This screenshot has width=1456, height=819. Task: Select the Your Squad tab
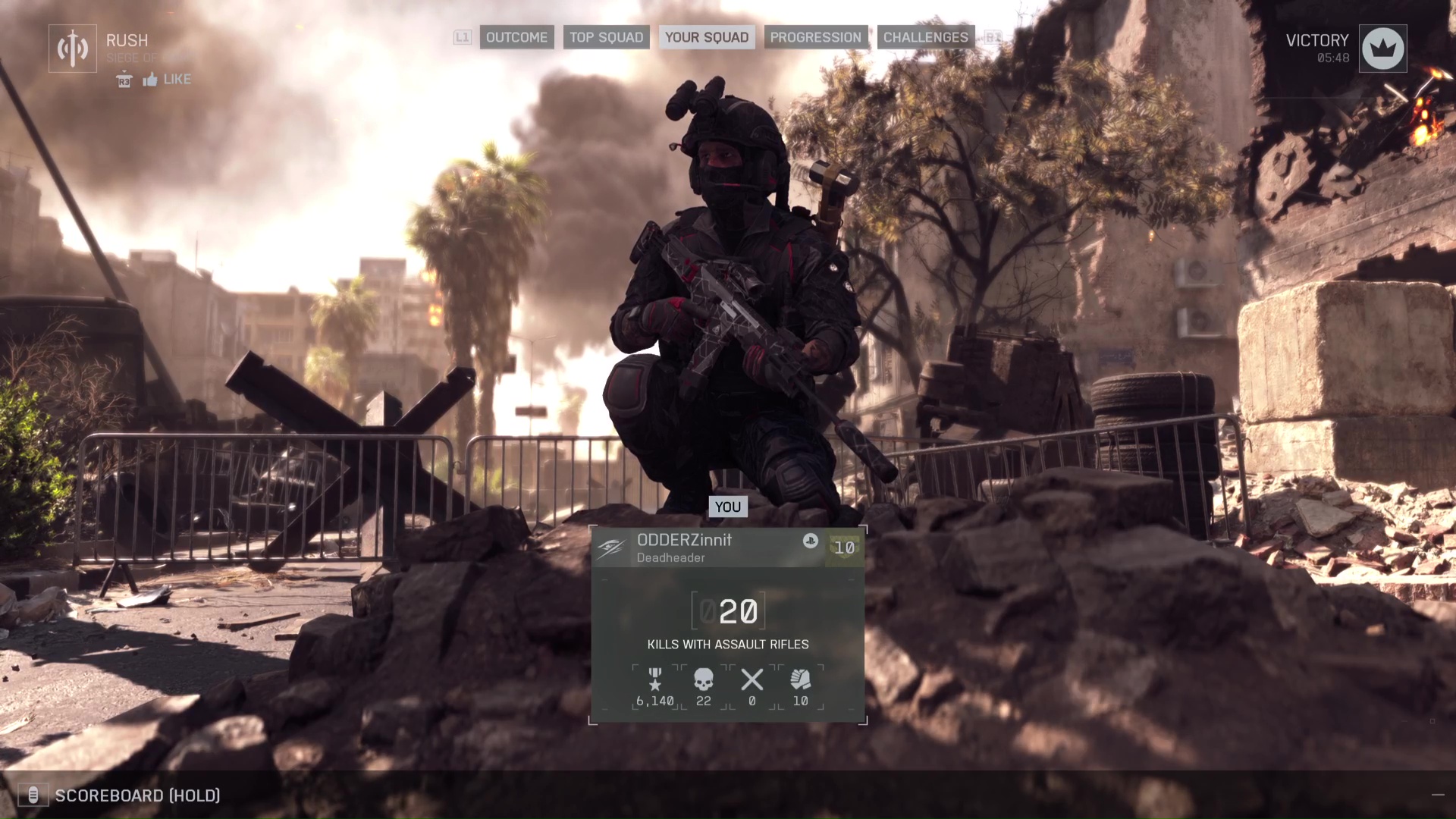click(x=706, y=37)
